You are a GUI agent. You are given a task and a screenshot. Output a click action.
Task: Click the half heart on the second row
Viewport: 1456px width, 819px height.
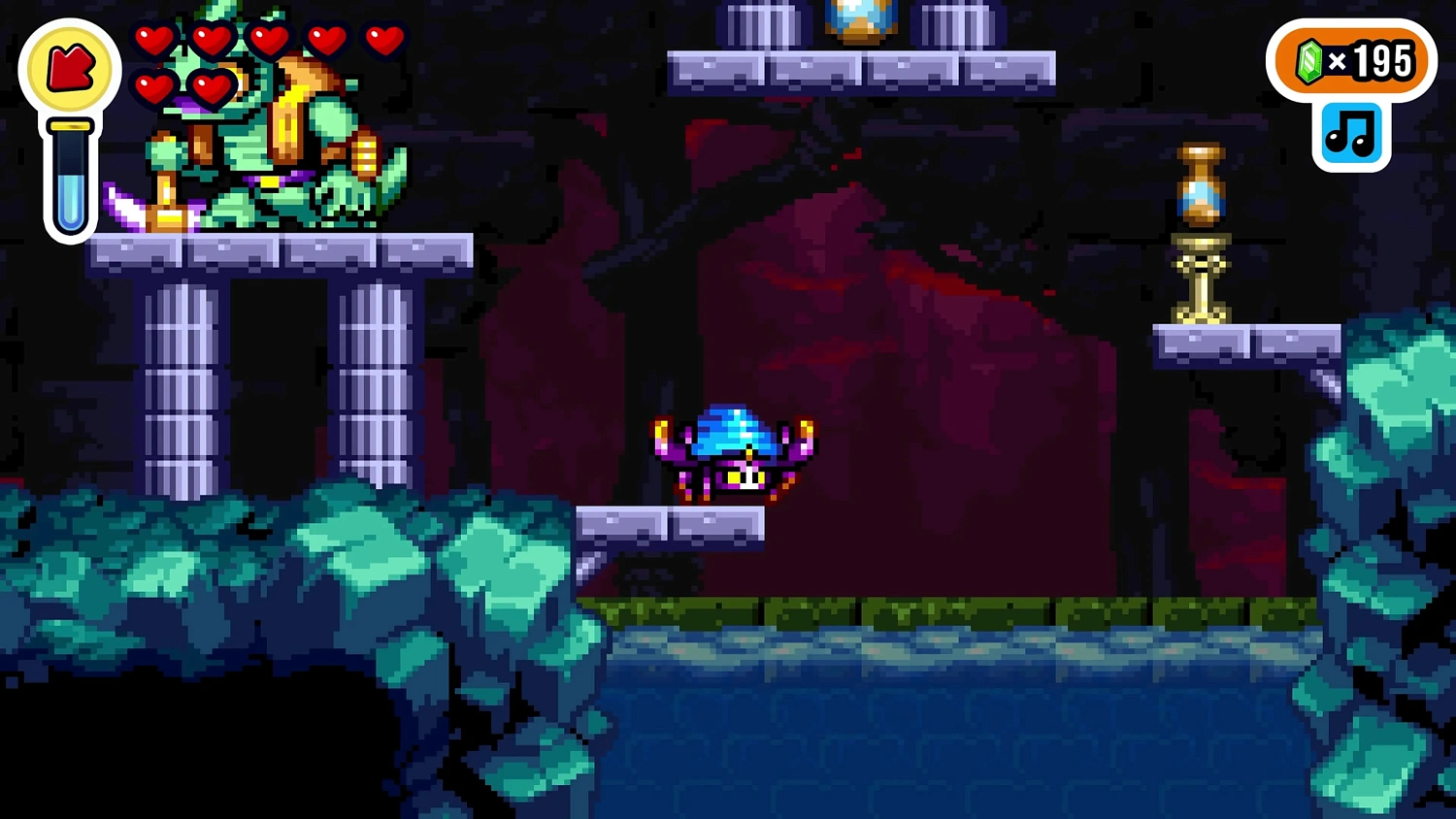click(x=212, y=87)
